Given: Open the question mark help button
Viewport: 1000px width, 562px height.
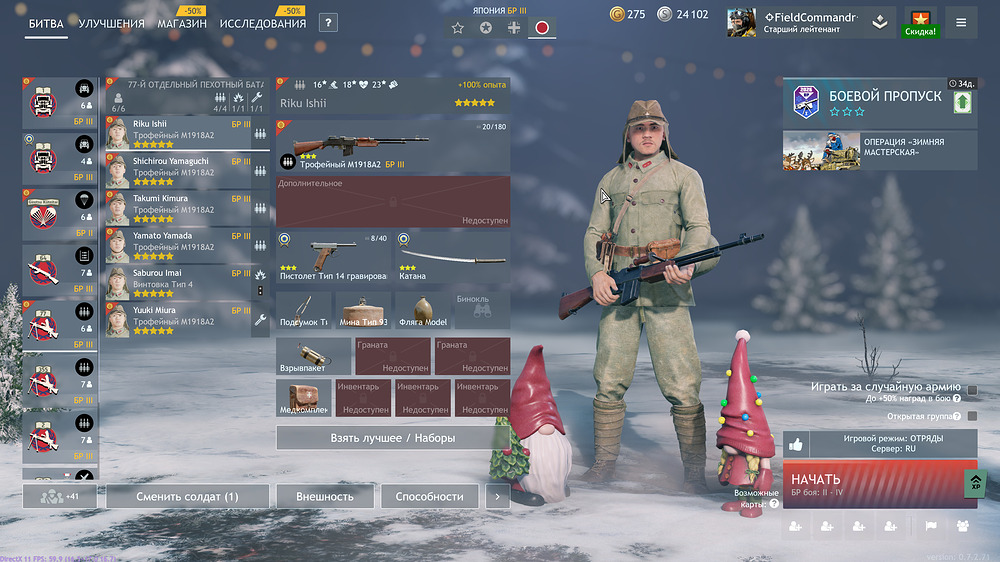Looking at the screenshot, I should tap(328, 23).
